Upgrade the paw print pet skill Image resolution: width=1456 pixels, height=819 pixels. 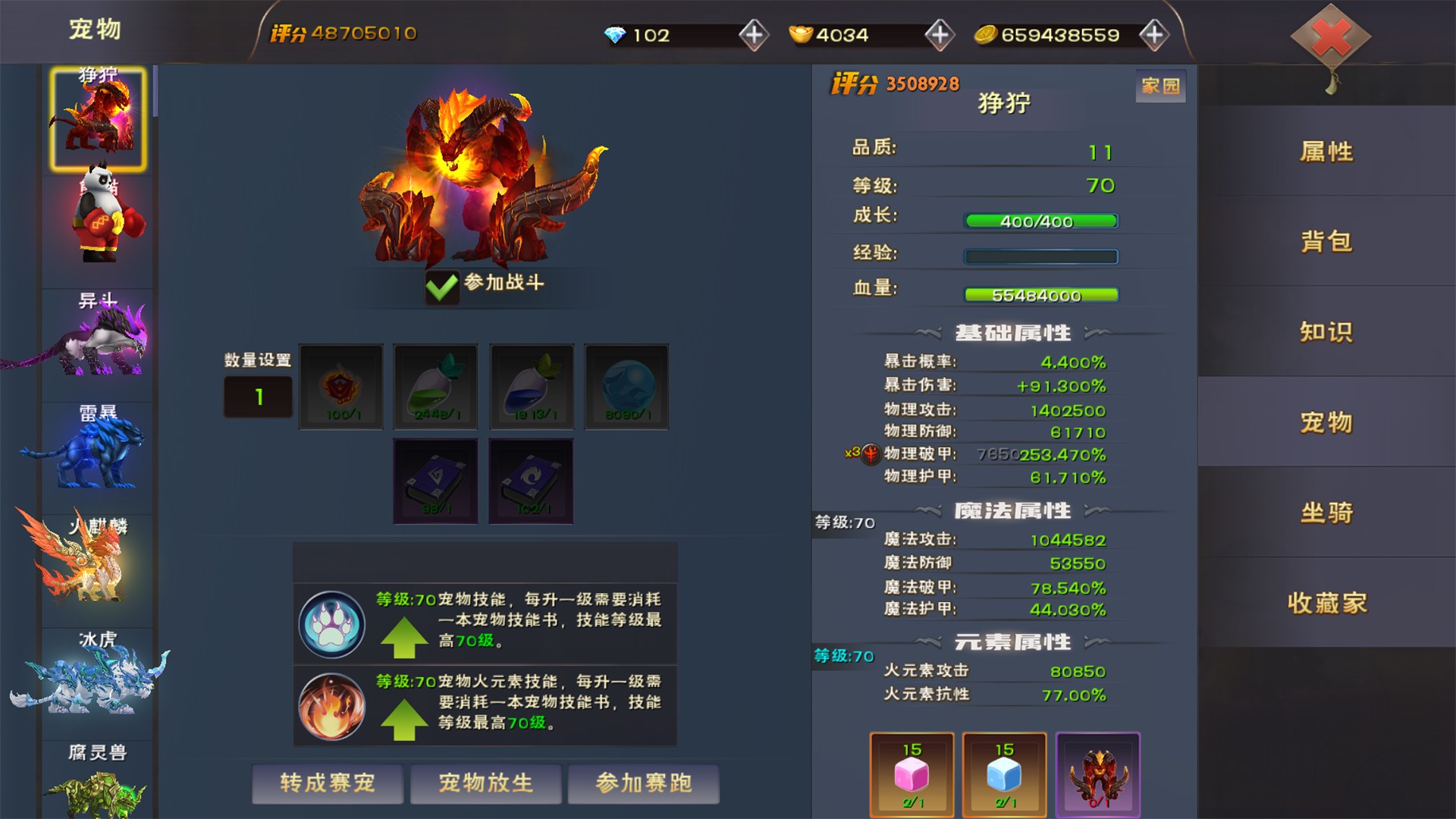click(x=404, y=637)
